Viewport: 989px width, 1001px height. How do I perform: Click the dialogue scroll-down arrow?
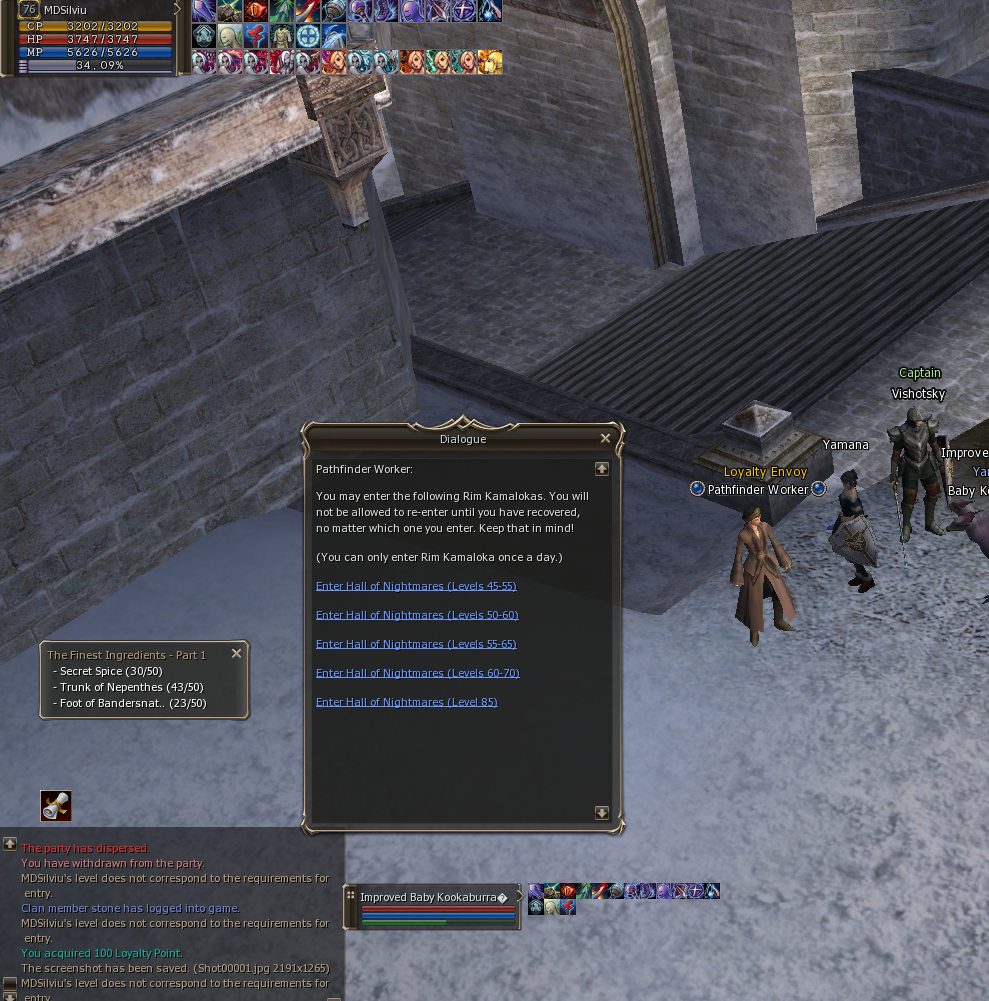tap(602, 813)
